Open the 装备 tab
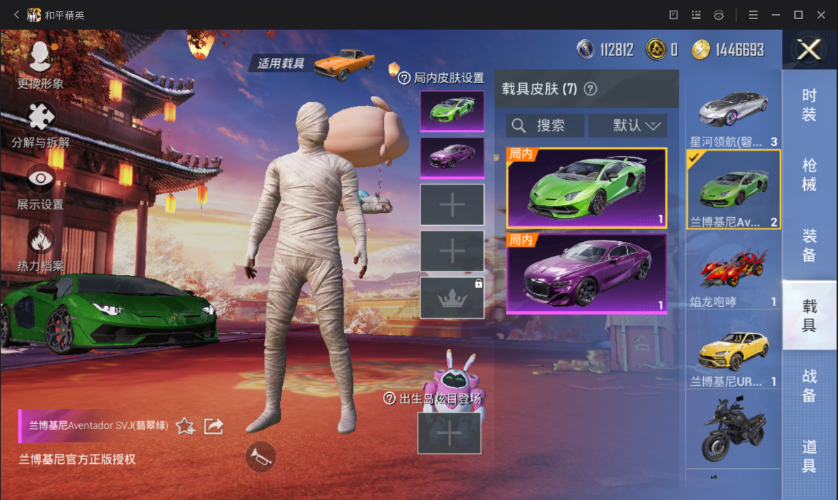The height and width of the screenshot is (500, 838). tap(809, 245)
